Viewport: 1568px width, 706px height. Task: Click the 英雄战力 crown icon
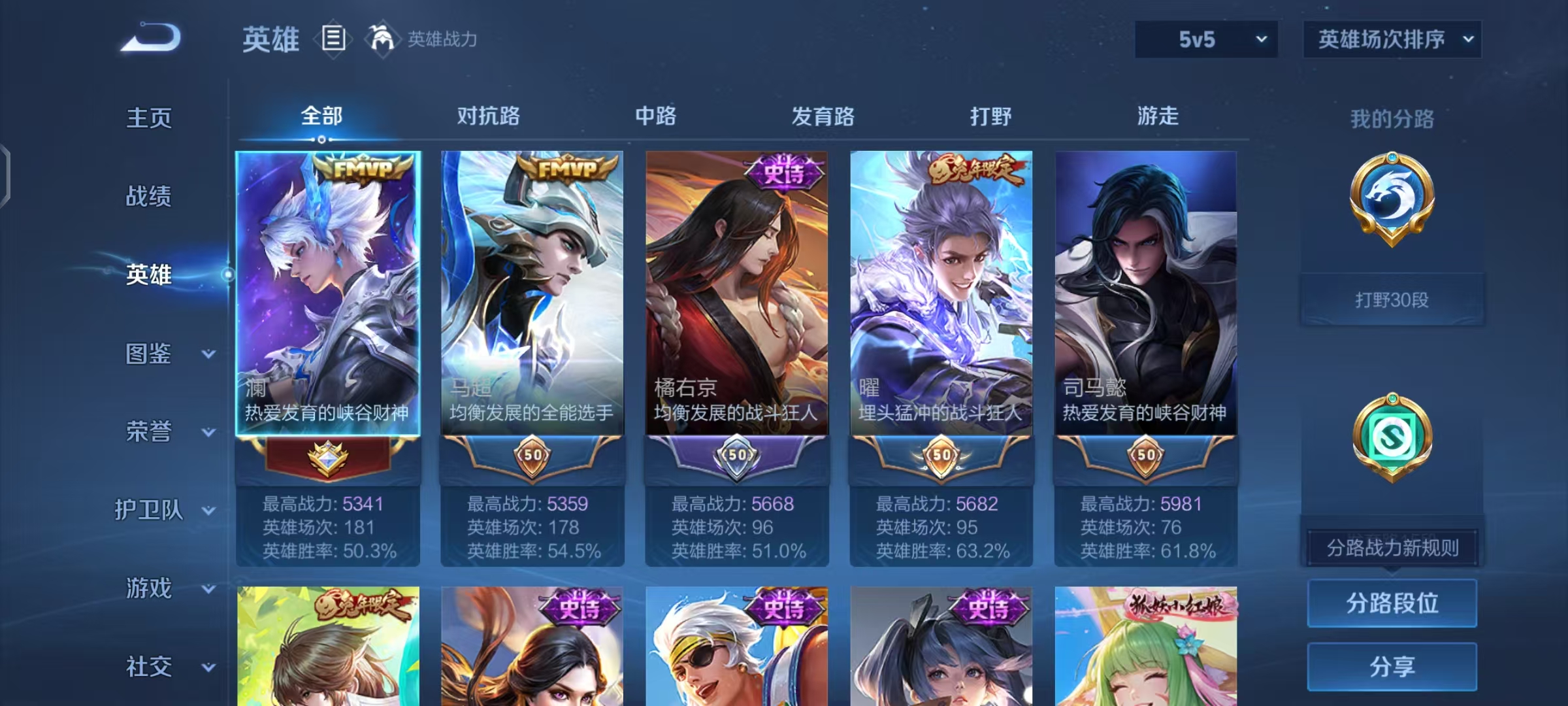pyautogui.click(x=382, y=38)
